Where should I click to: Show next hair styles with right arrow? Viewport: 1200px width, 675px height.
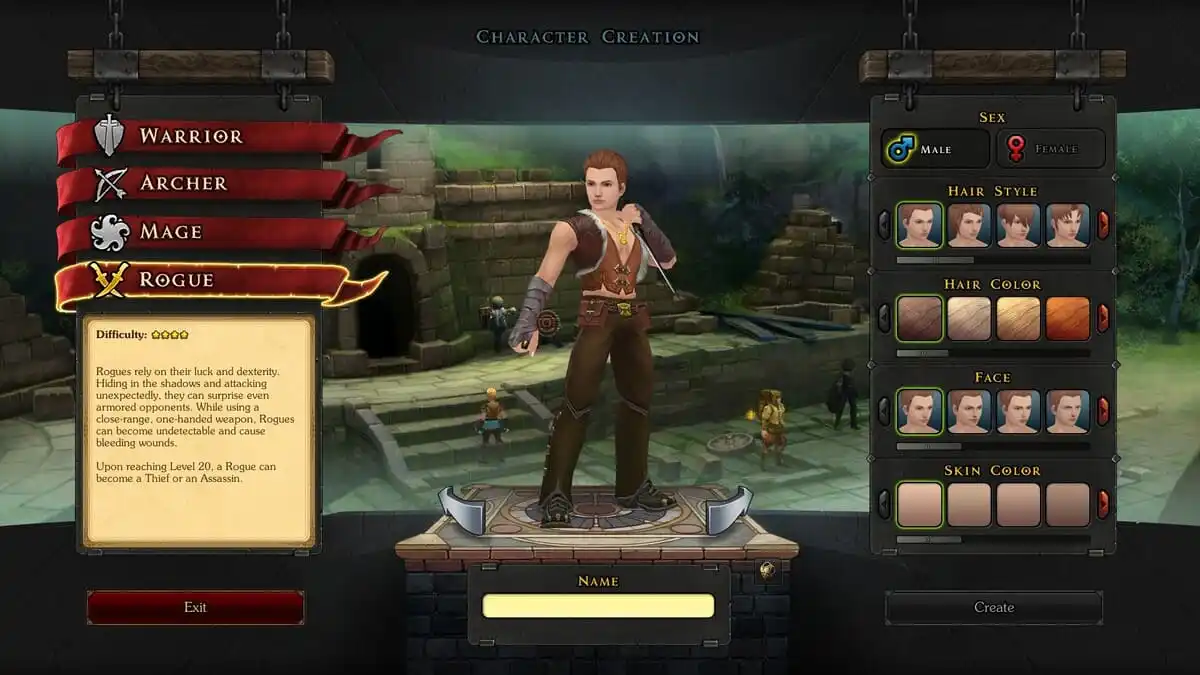[x=1103, y=225]
